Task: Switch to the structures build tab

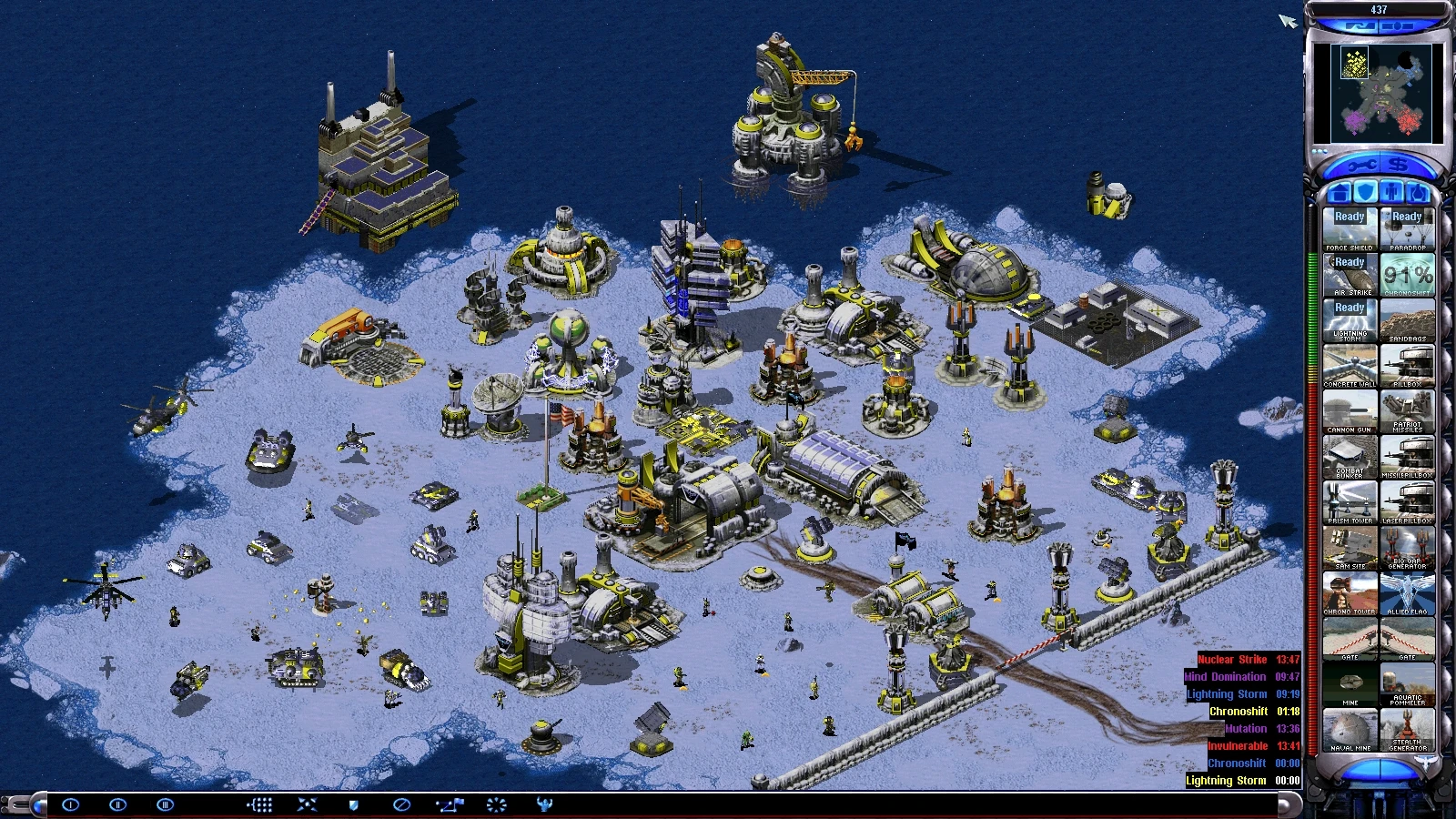Action: tap(1339, 193)
